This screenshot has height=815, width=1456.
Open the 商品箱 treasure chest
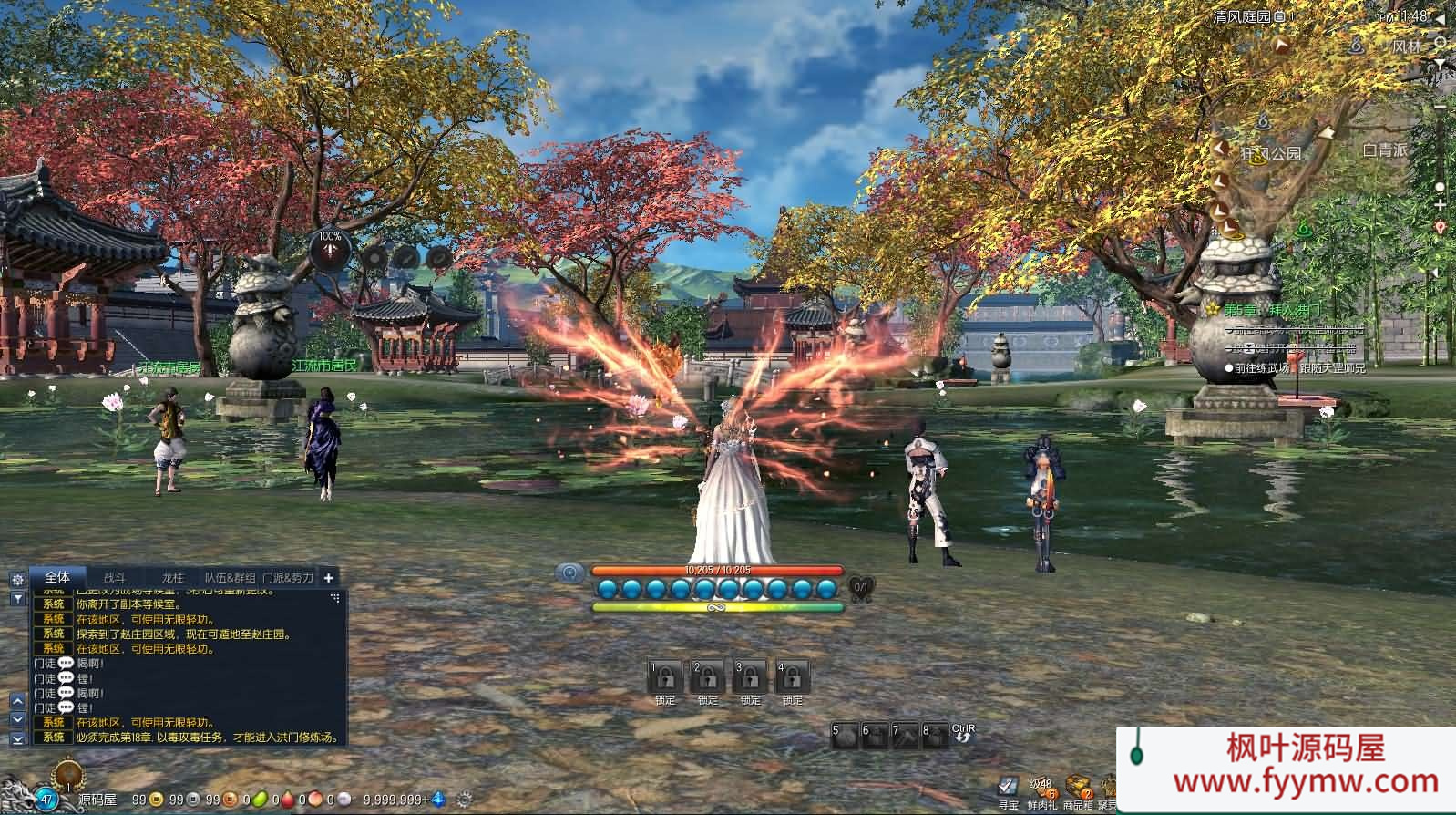(x=1078, y=789)
